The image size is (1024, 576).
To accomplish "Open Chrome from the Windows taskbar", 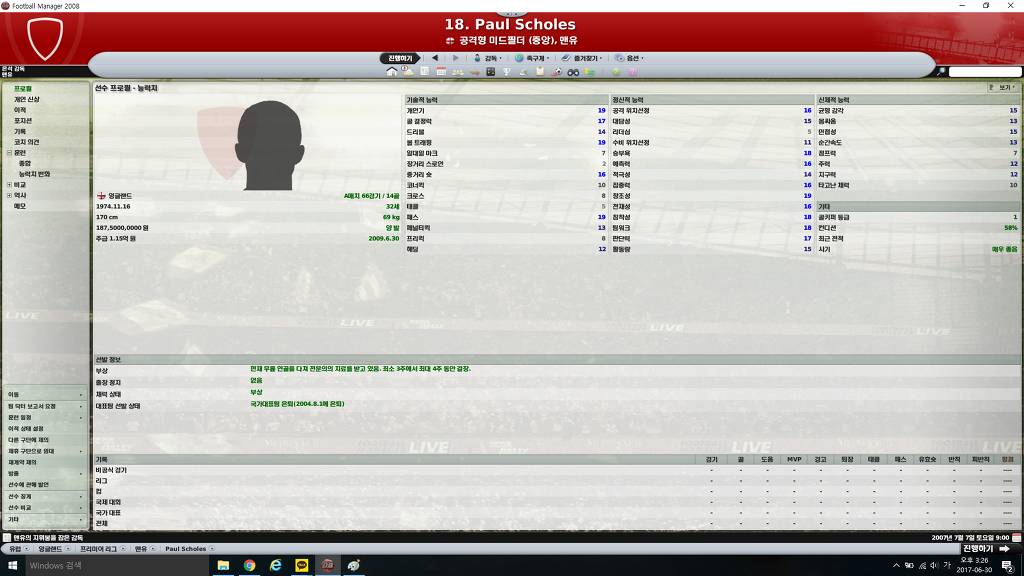I will pyautogui.click(x=249, y=566).
